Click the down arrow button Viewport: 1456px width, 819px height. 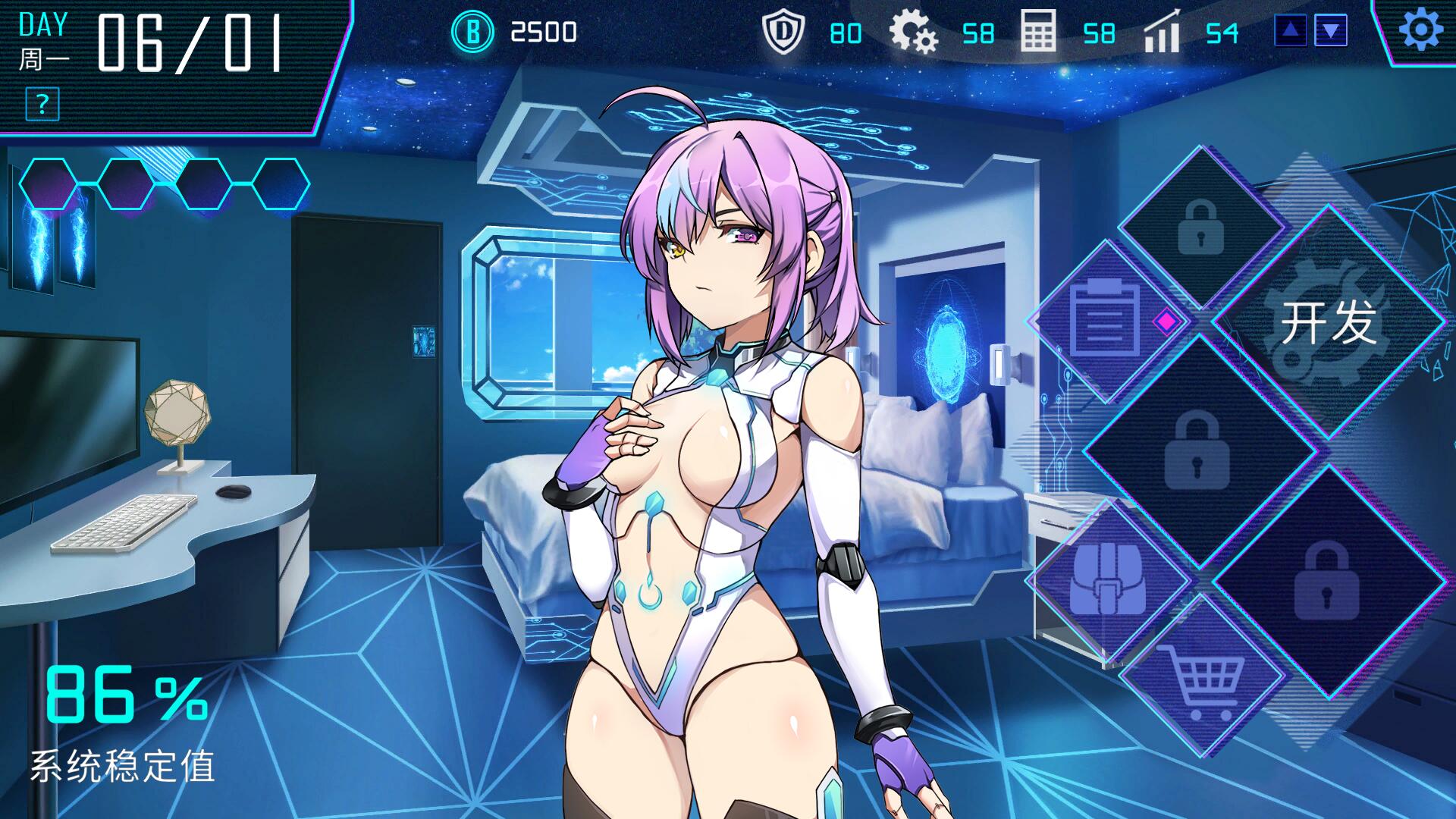click(x=1331, y=31)
